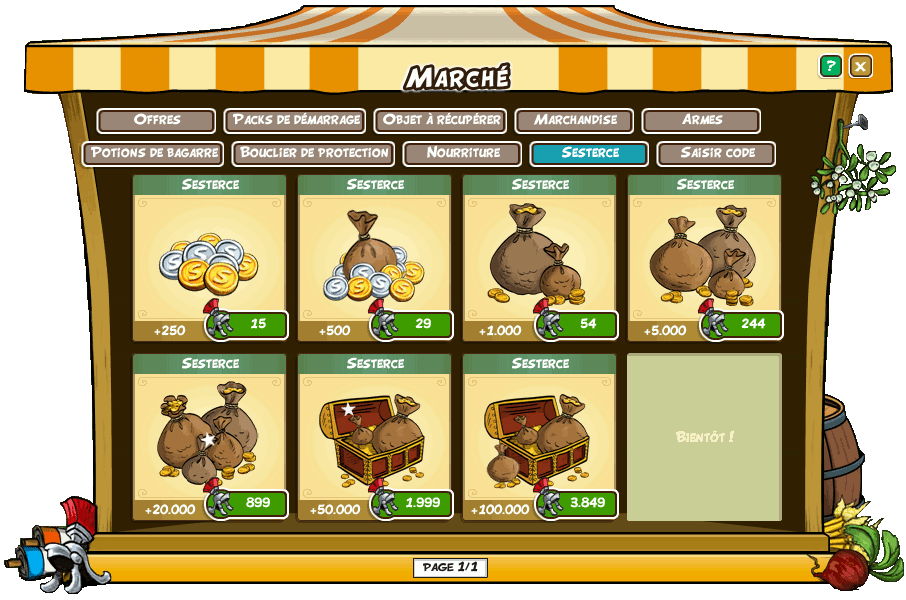The height and width of the screenshot is (600, 906).
Task: Close the Marché window
Action: pyautogui.click(x=860, y=66)
